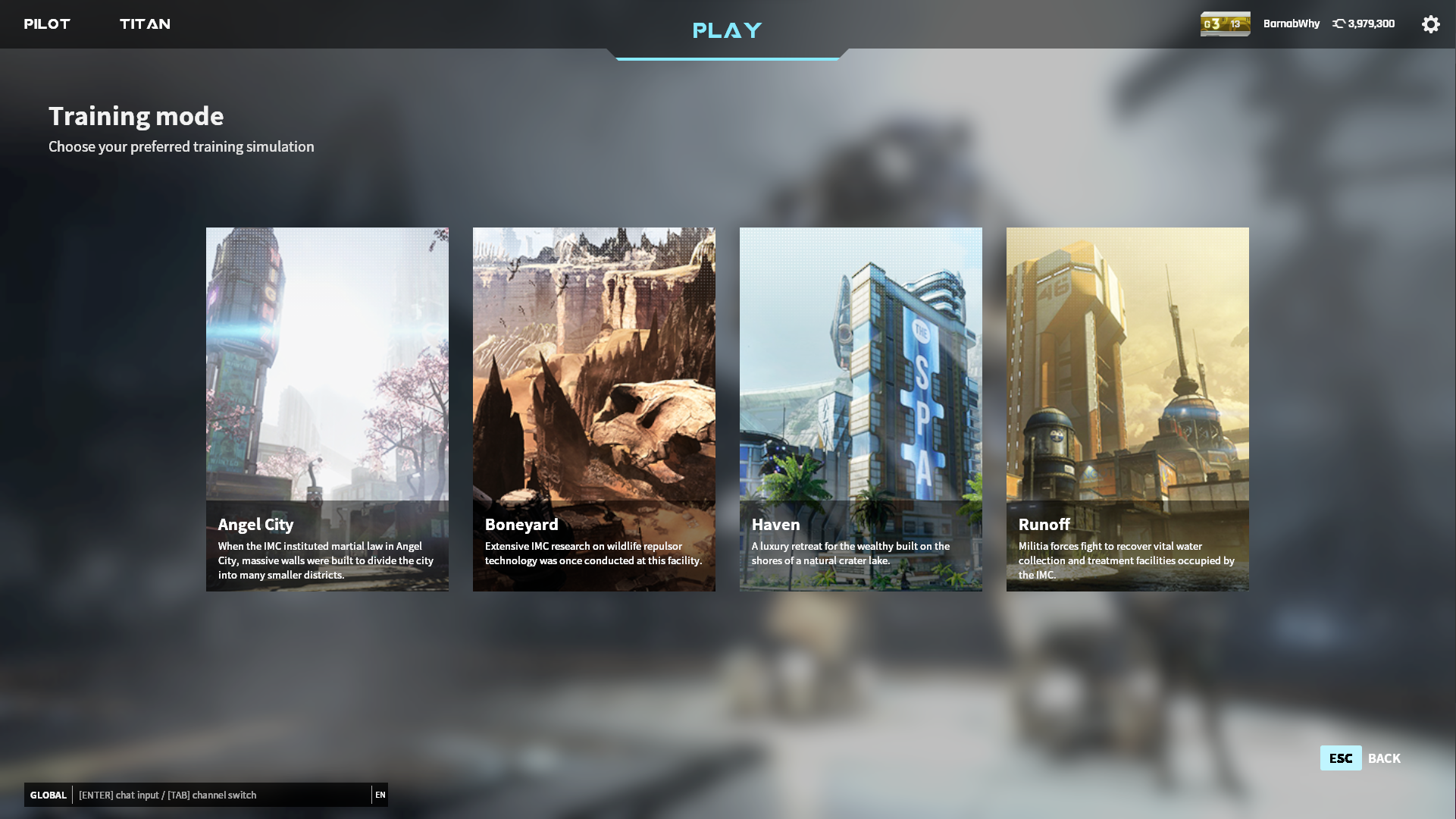Select the PLAY tab
The width and height of the screenshot is (1456, 819).
pos(727,30)
